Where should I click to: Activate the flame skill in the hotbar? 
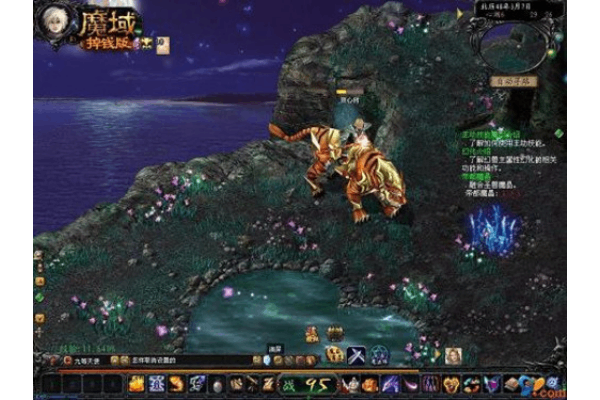click(137, 383)
